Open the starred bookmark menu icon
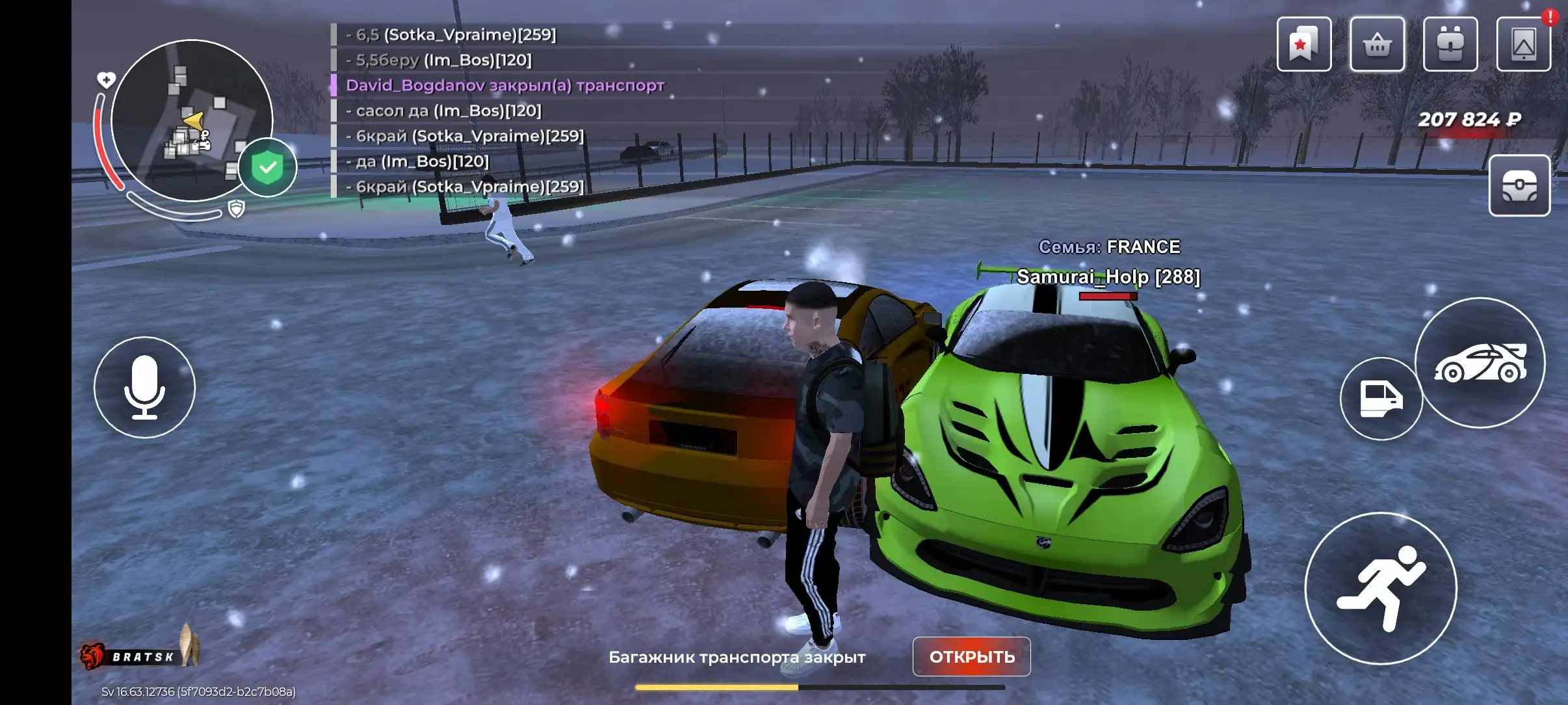This screenshot has width=1568, height=705. [x=1303, y=44]
